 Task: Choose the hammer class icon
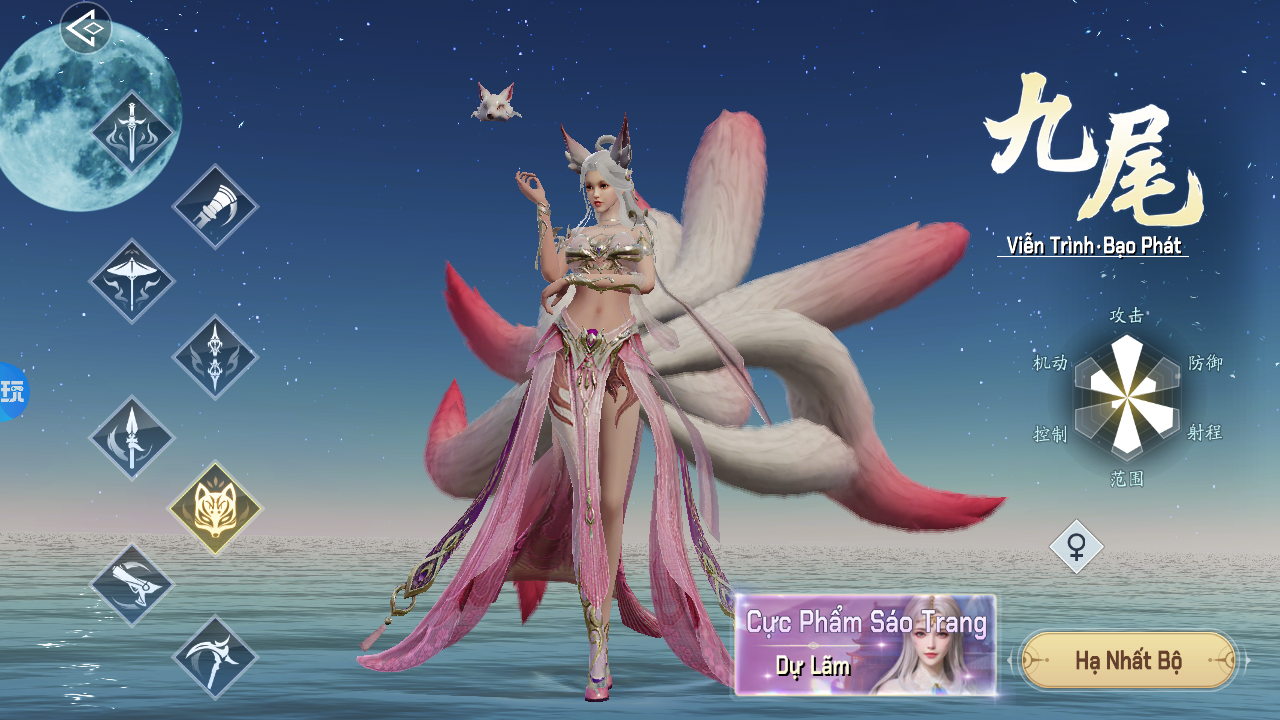tap(215, 207)
